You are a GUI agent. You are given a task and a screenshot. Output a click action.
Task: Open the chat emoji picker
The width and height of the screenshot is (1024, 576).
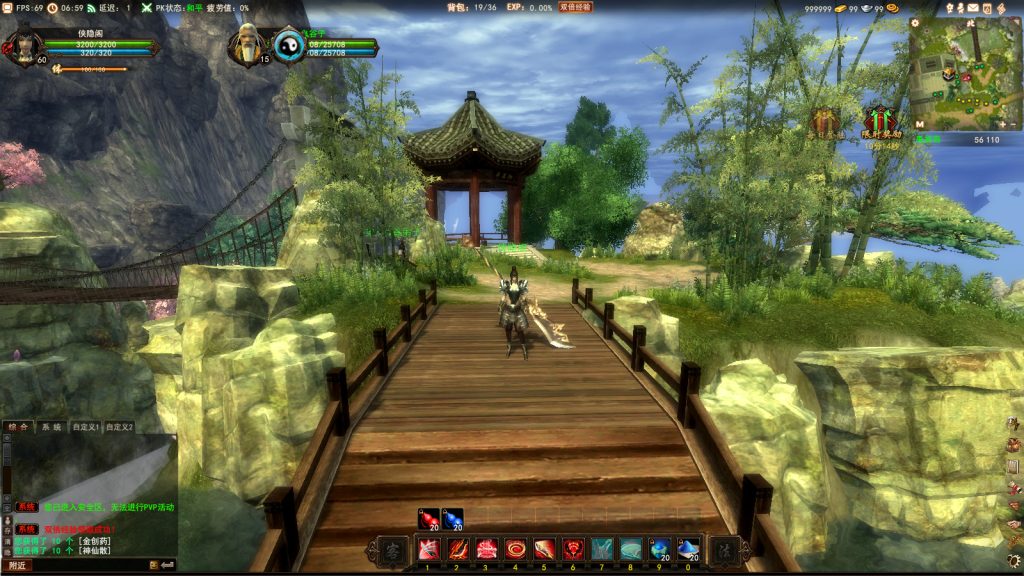(155, 566)
